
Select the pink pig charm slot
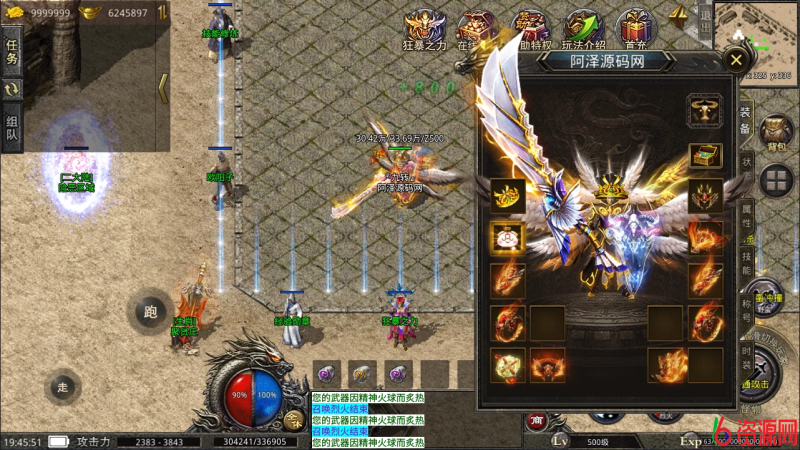pos(507,237)
